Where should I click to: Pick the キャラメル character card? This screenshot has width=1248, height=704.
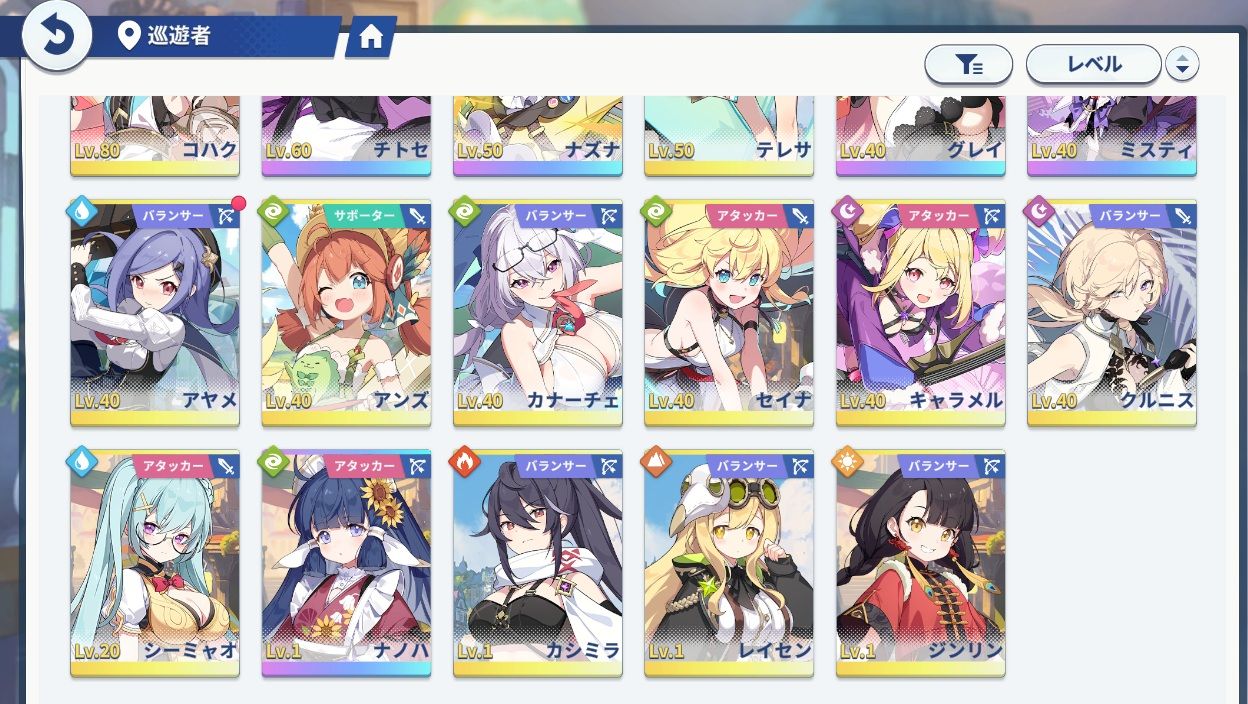(x=920, y=312)
